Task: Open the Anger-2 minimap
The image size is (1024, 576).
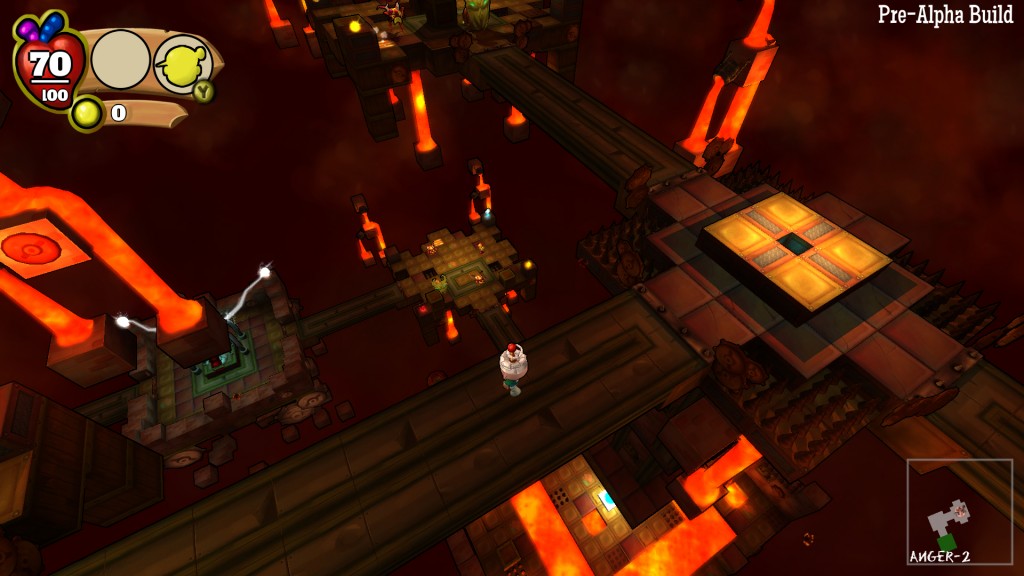Action: (x=959, y=511)
